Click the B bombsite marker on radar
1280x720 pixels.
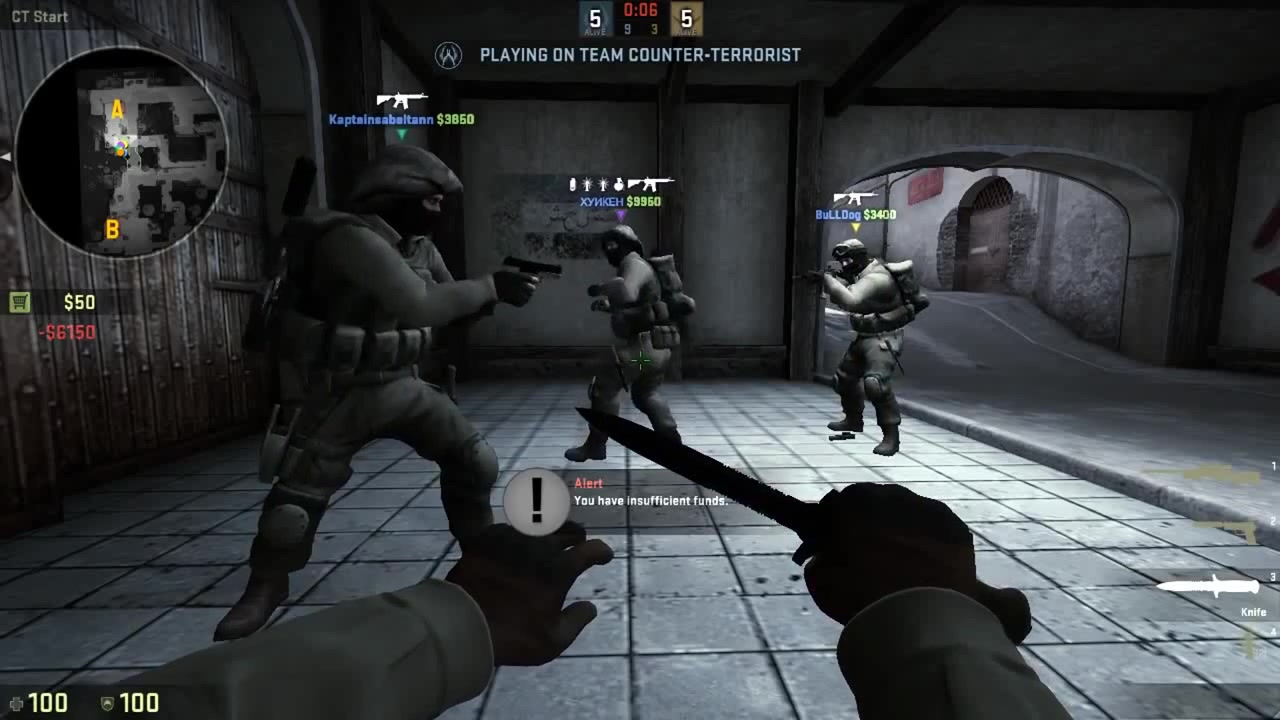pos(112,230)
